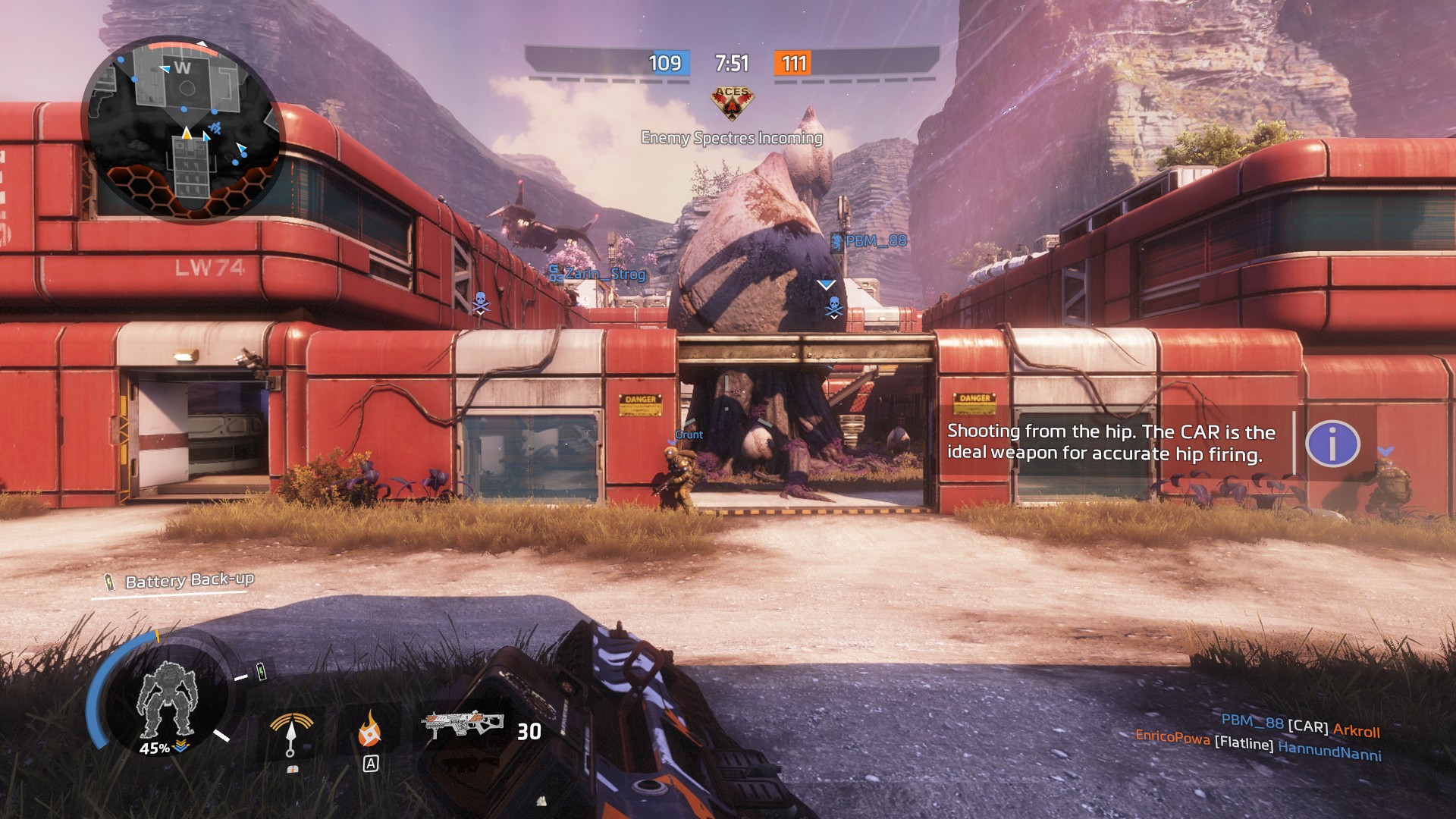
Task: Select the Titan meter mech icon
Action: [166, 699]
